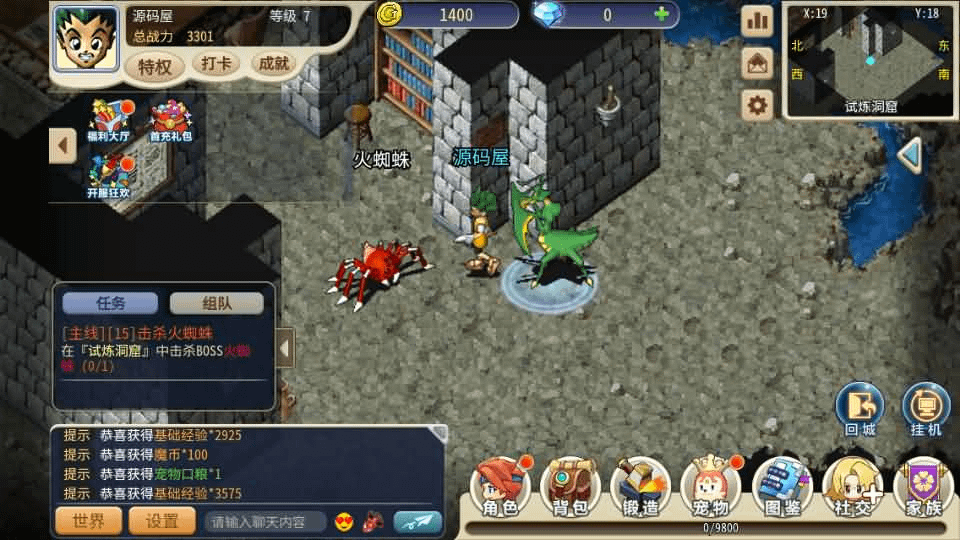
Task: Click the player avatar portrait
Action: (x=85, y=39)
